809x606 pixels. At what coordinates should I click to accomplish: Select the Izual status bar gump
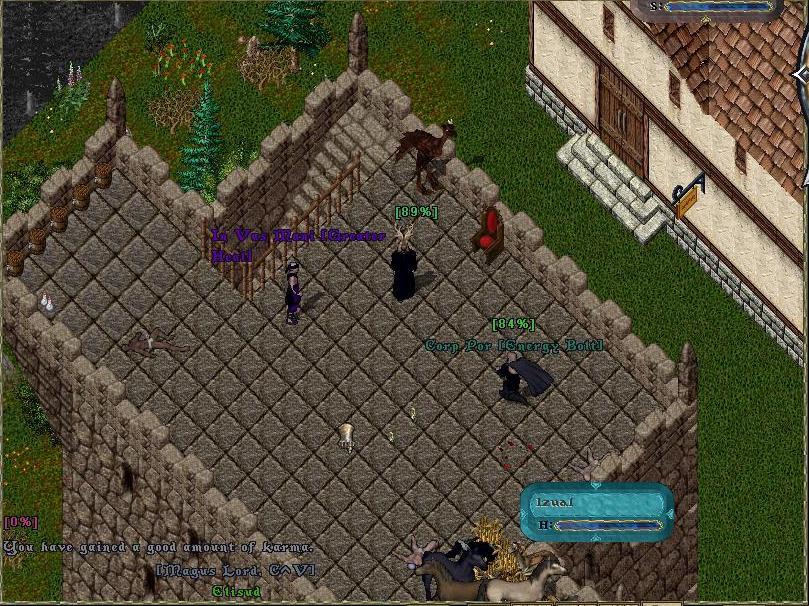pos(596,511)
